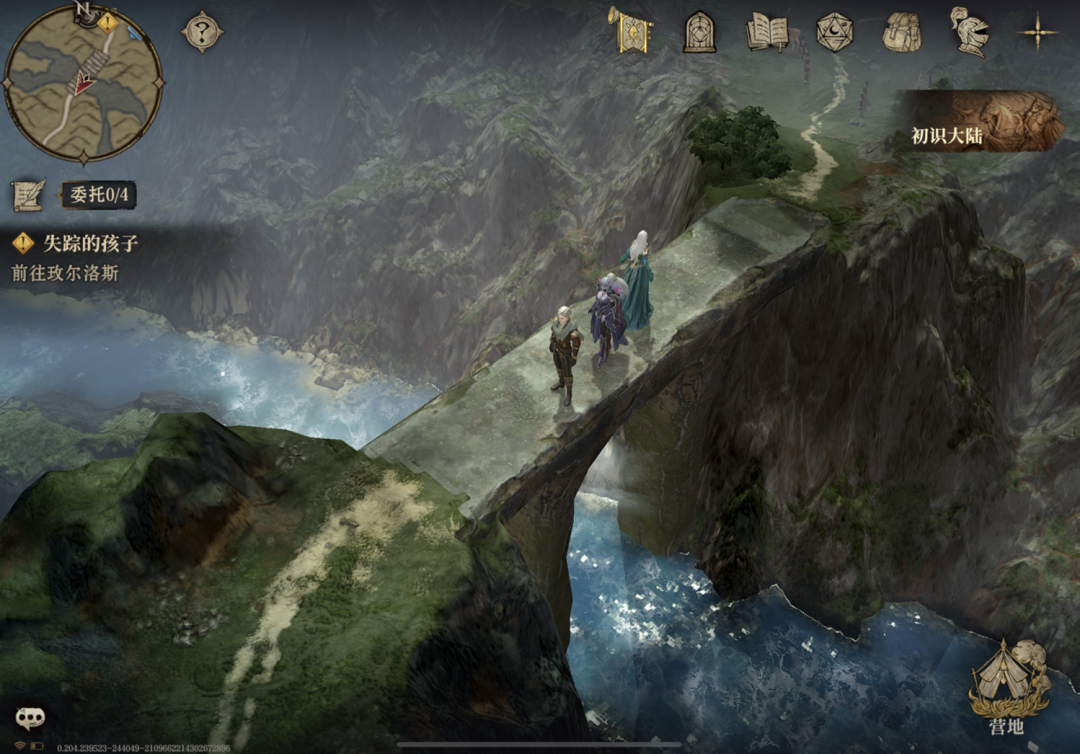1080x754 pixels.
Task: Click the four-pointed star icon
Action: point(1038,32)
